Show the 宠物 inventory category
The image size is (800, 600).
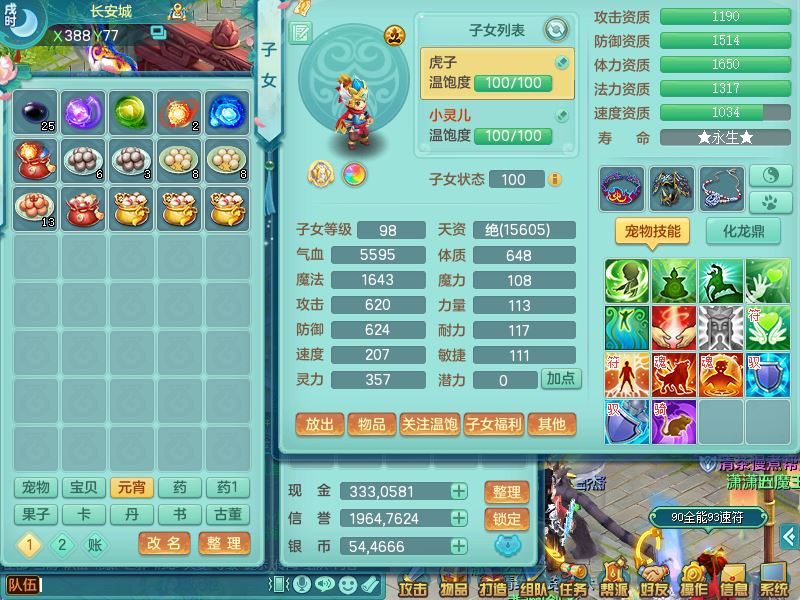36,488
